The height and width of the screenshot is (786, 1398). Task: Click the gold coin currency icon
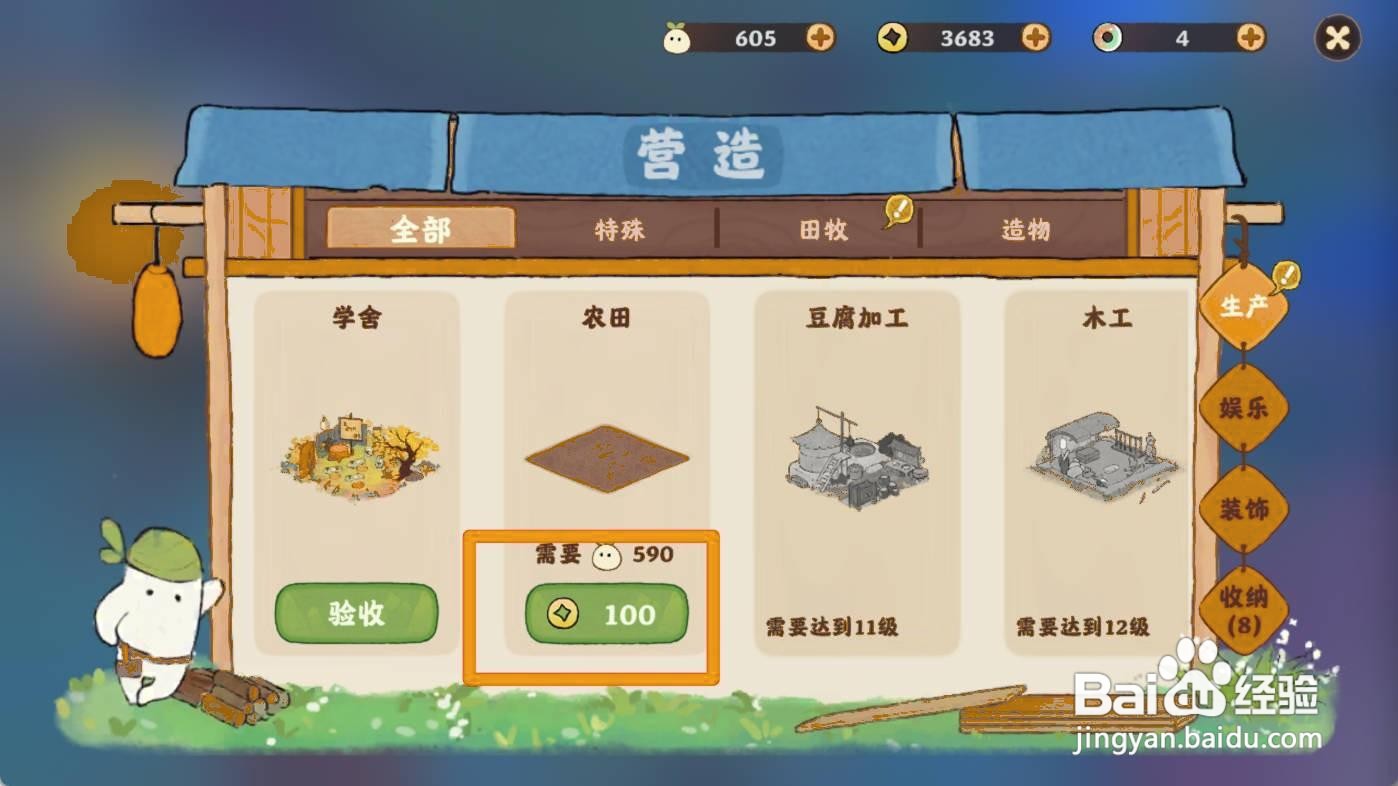[x=893, y=38]
